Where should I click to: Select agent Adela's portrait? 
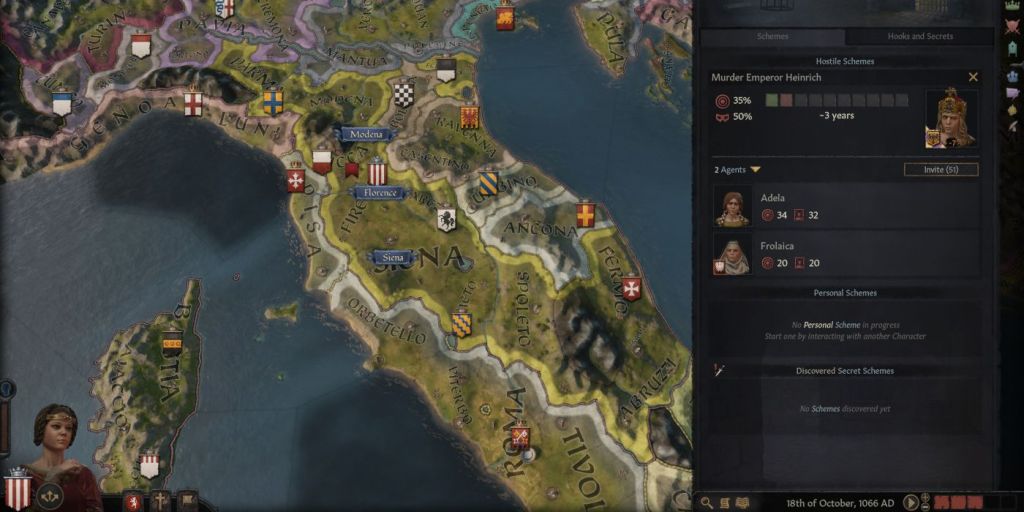tap(733, 206)
